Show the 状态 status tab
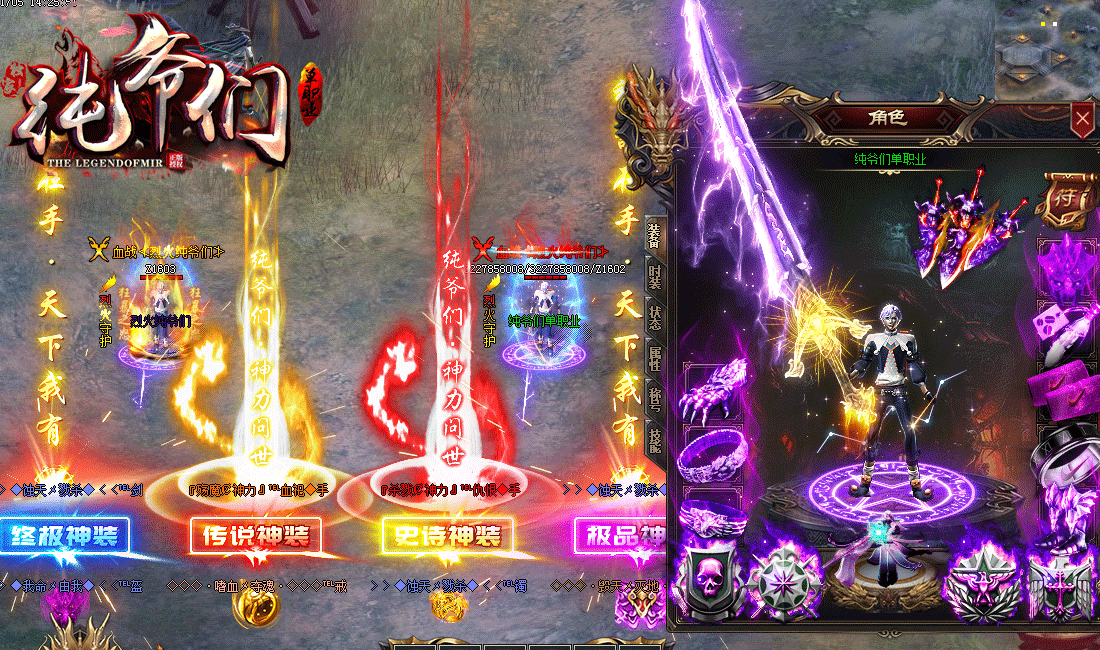The height and width of the screenshot is (650, 1100). pos(654,317)
